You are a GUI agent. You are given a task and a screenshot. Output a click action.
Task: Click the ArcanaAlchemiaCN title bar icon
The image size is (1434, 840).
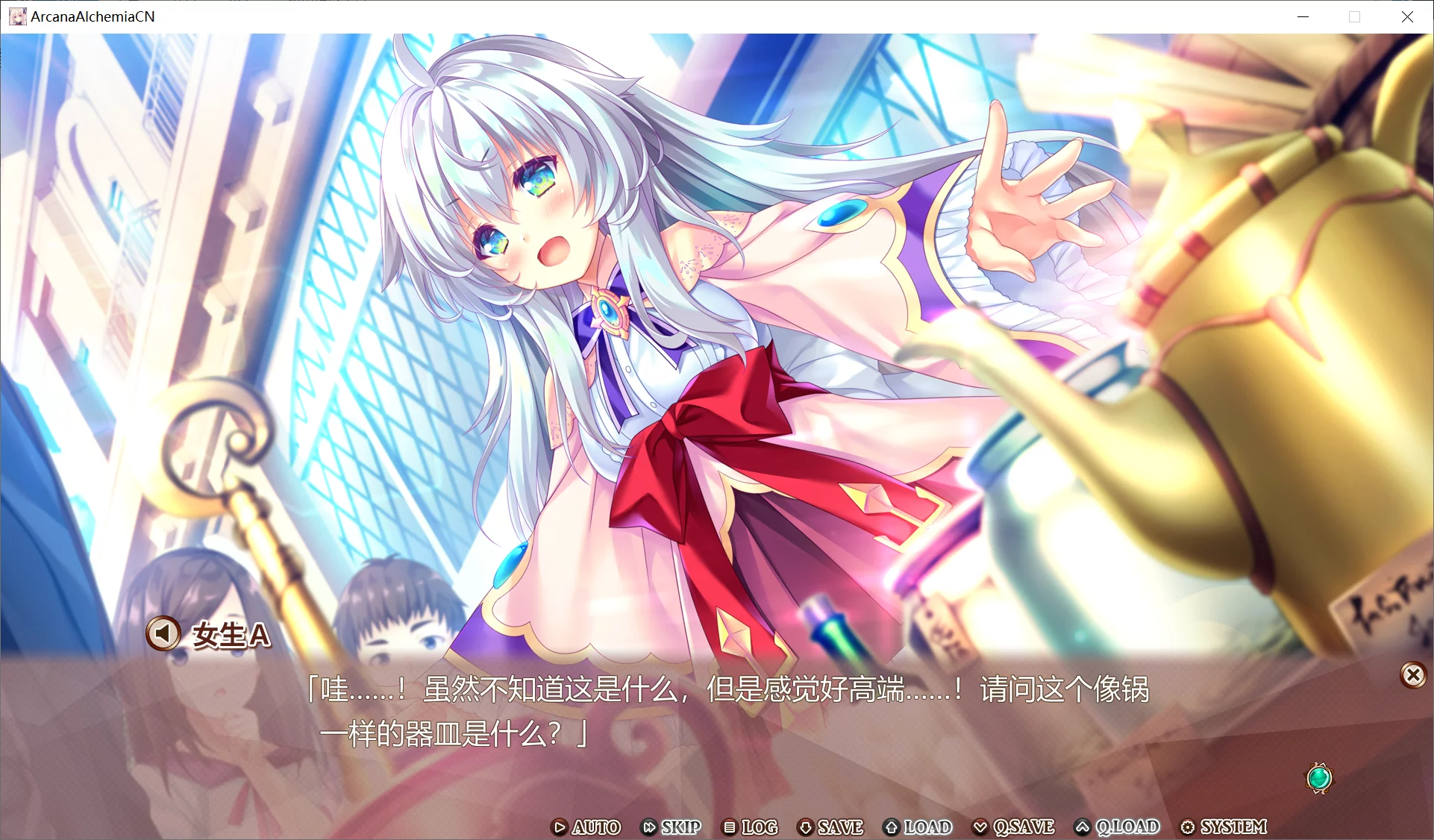click(16, 16)
